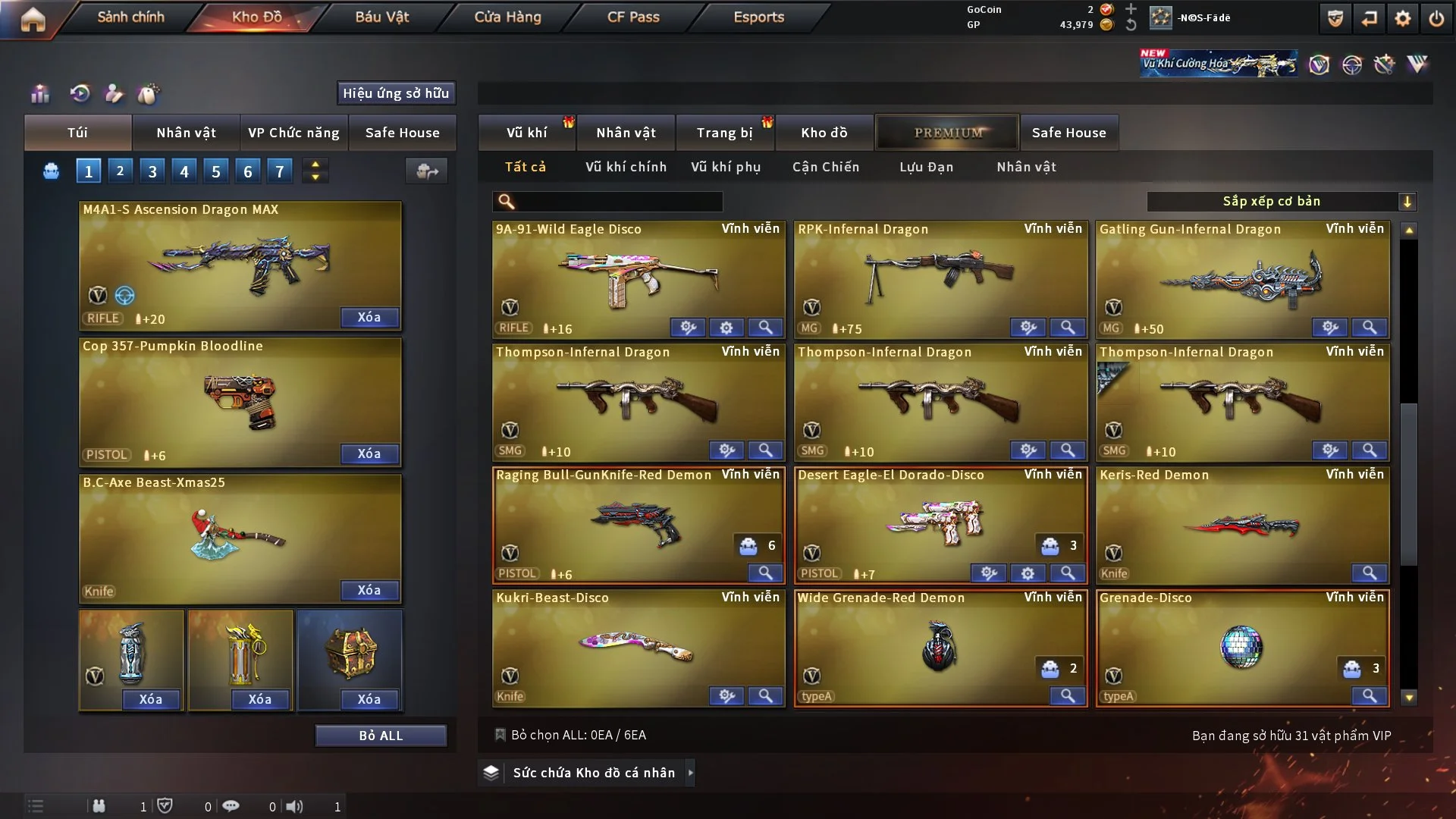
Task: Open the Sảnh chính lobby tab
Action: [x=130, y=17]
